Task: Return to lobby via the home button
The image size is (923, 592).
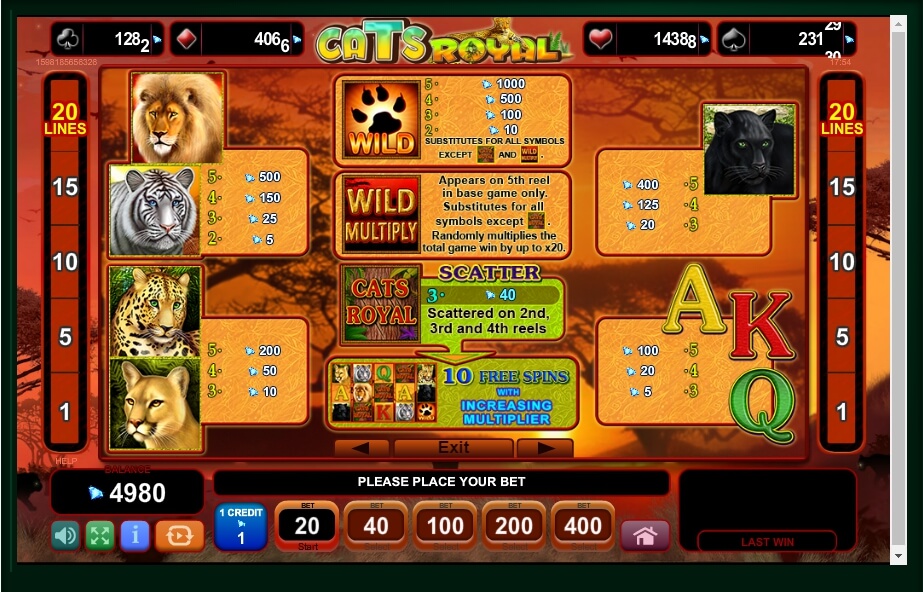Action: tap(645, 535)
